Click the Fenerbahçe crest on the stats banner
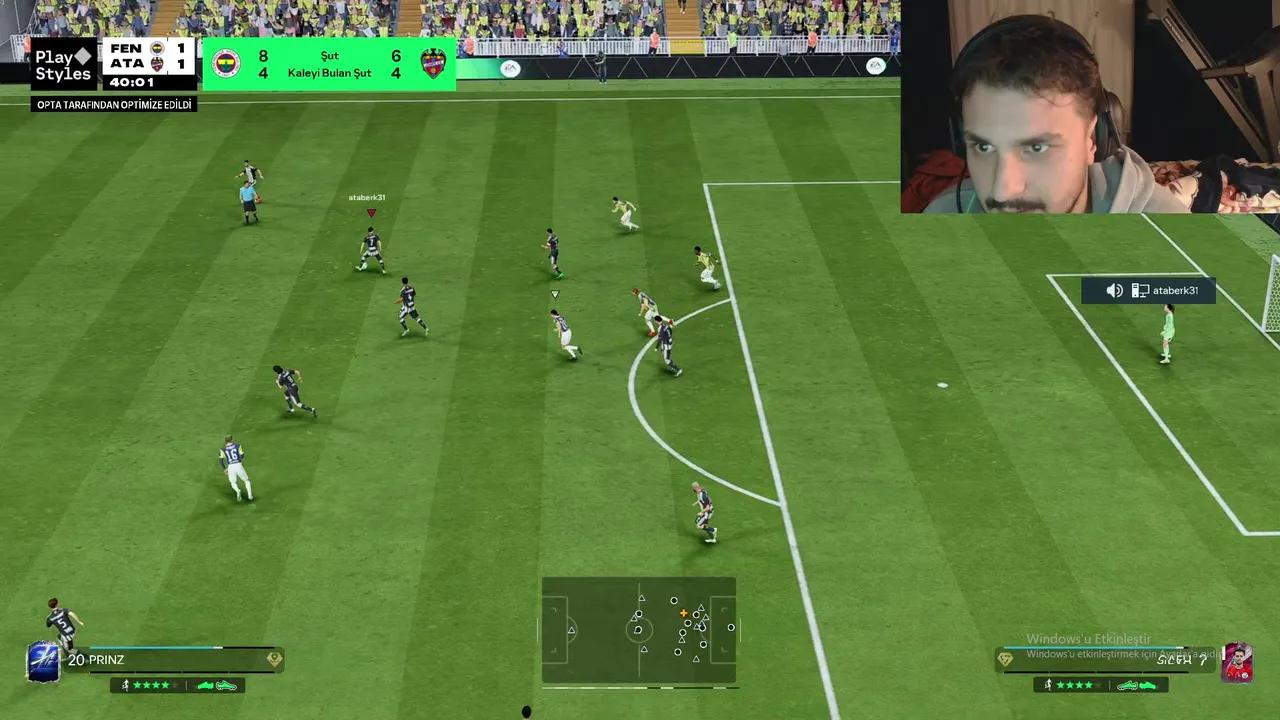1280x720 pixels. pyautogui.click(x=225, y=63)
